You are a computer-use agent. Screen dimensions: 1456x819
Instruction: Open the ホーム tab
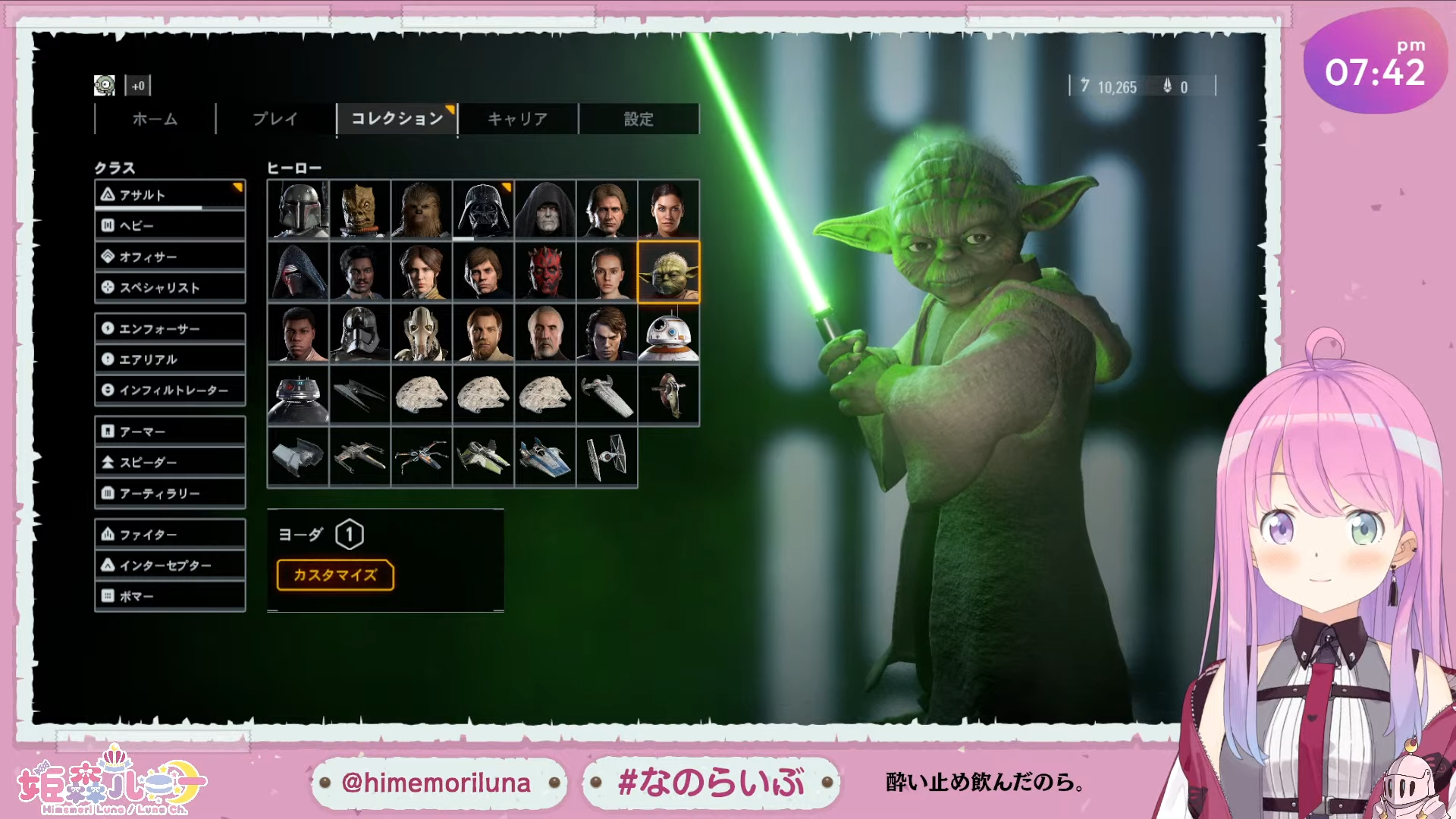155,119
